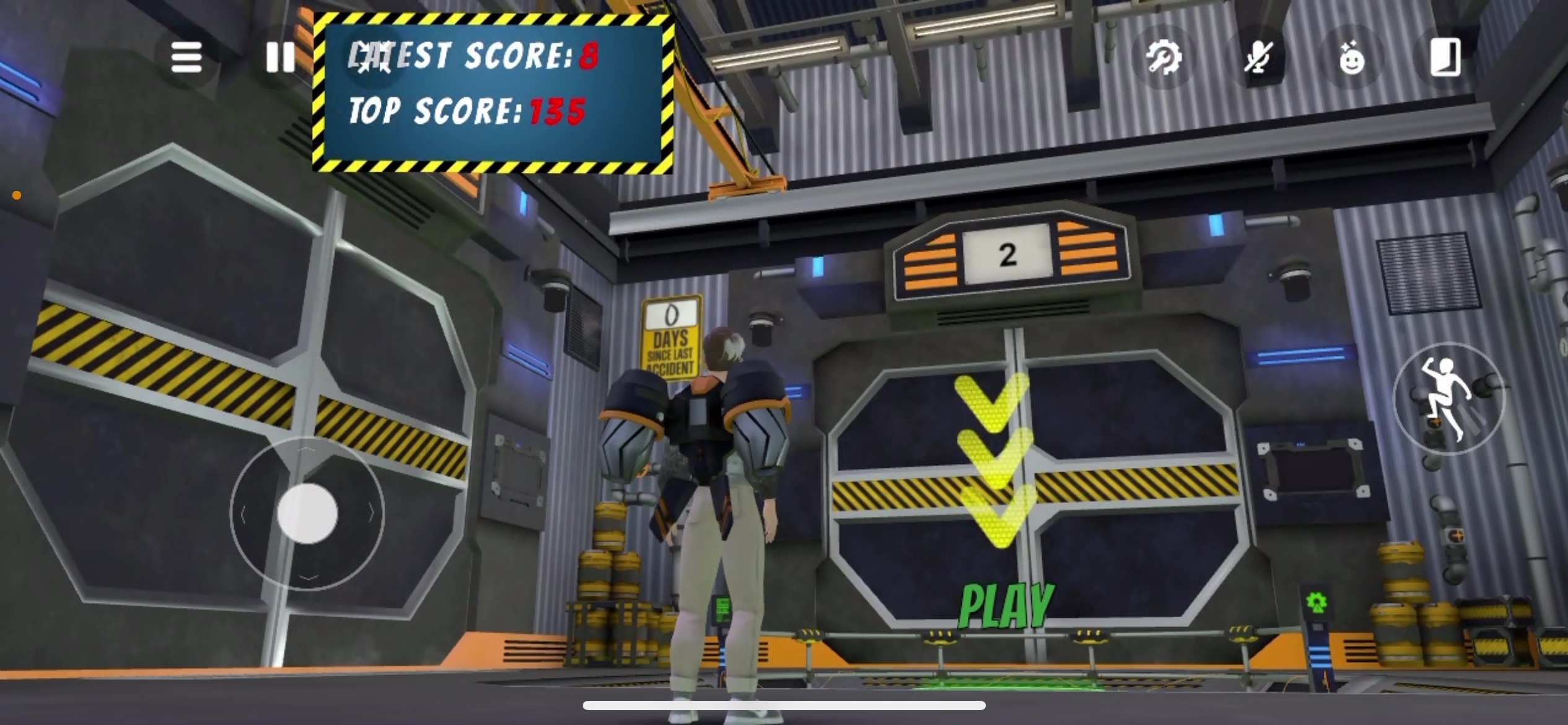This screenshot has height=725, width=1568.
Task: Toggle the muted microphone icon
Action: [x=1258, y=58]
